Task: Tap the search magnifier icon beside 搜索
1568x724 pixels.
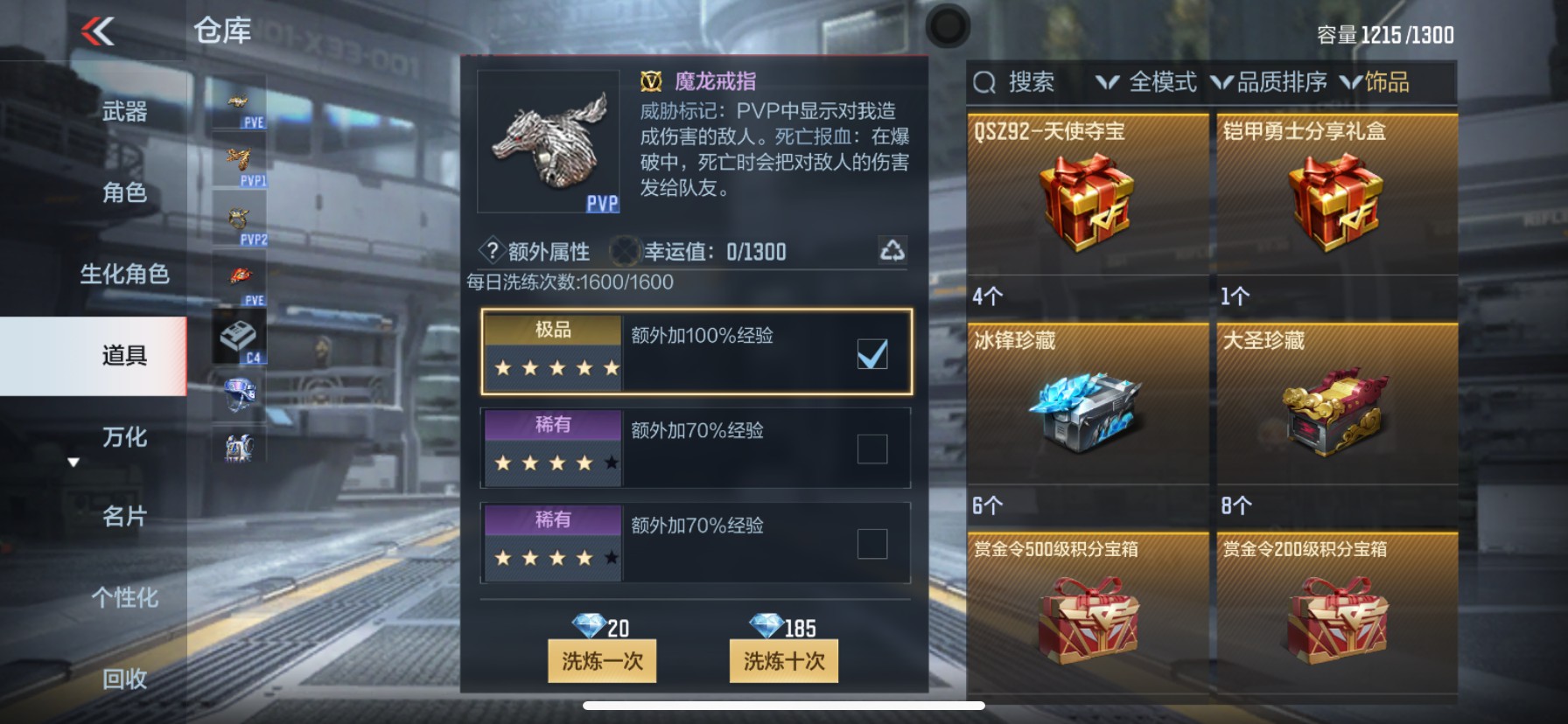Action: coord(985,83)
